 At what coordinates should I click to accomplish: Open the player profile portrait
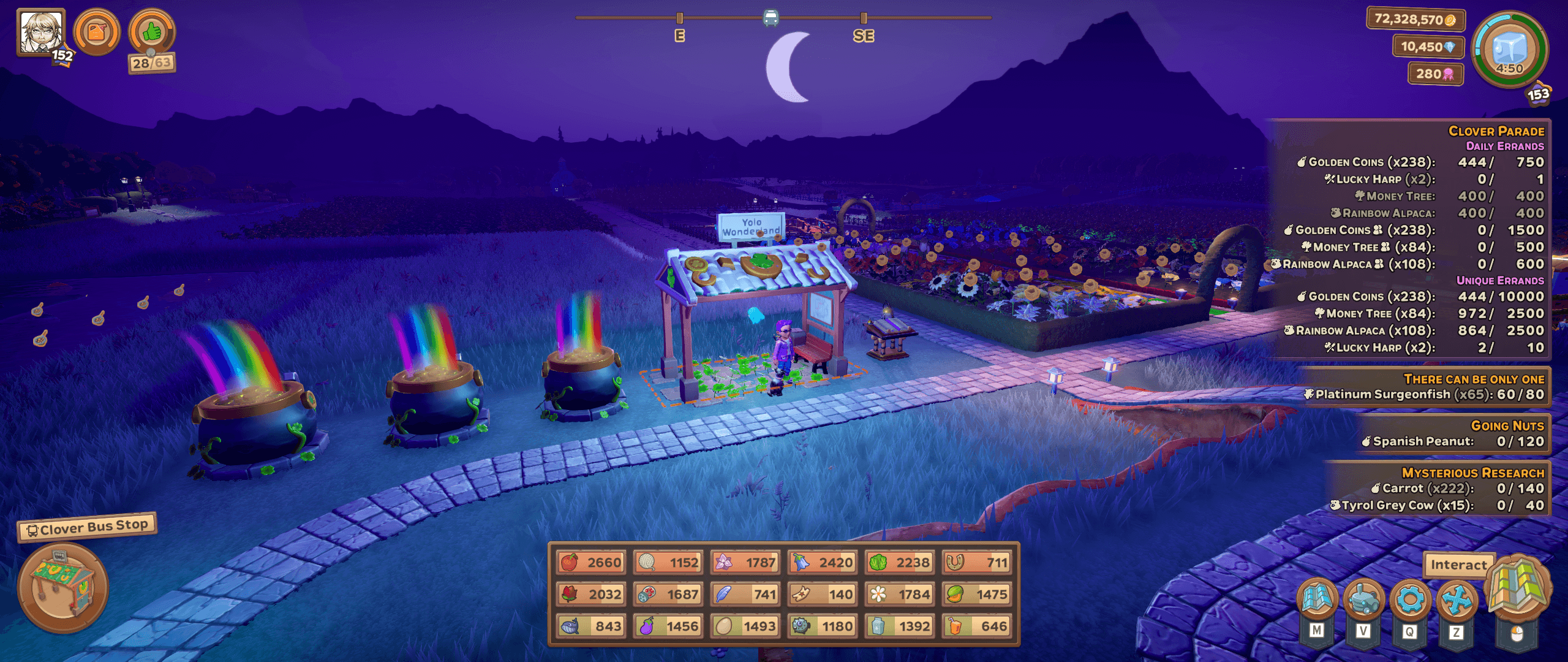click(40, 32)
